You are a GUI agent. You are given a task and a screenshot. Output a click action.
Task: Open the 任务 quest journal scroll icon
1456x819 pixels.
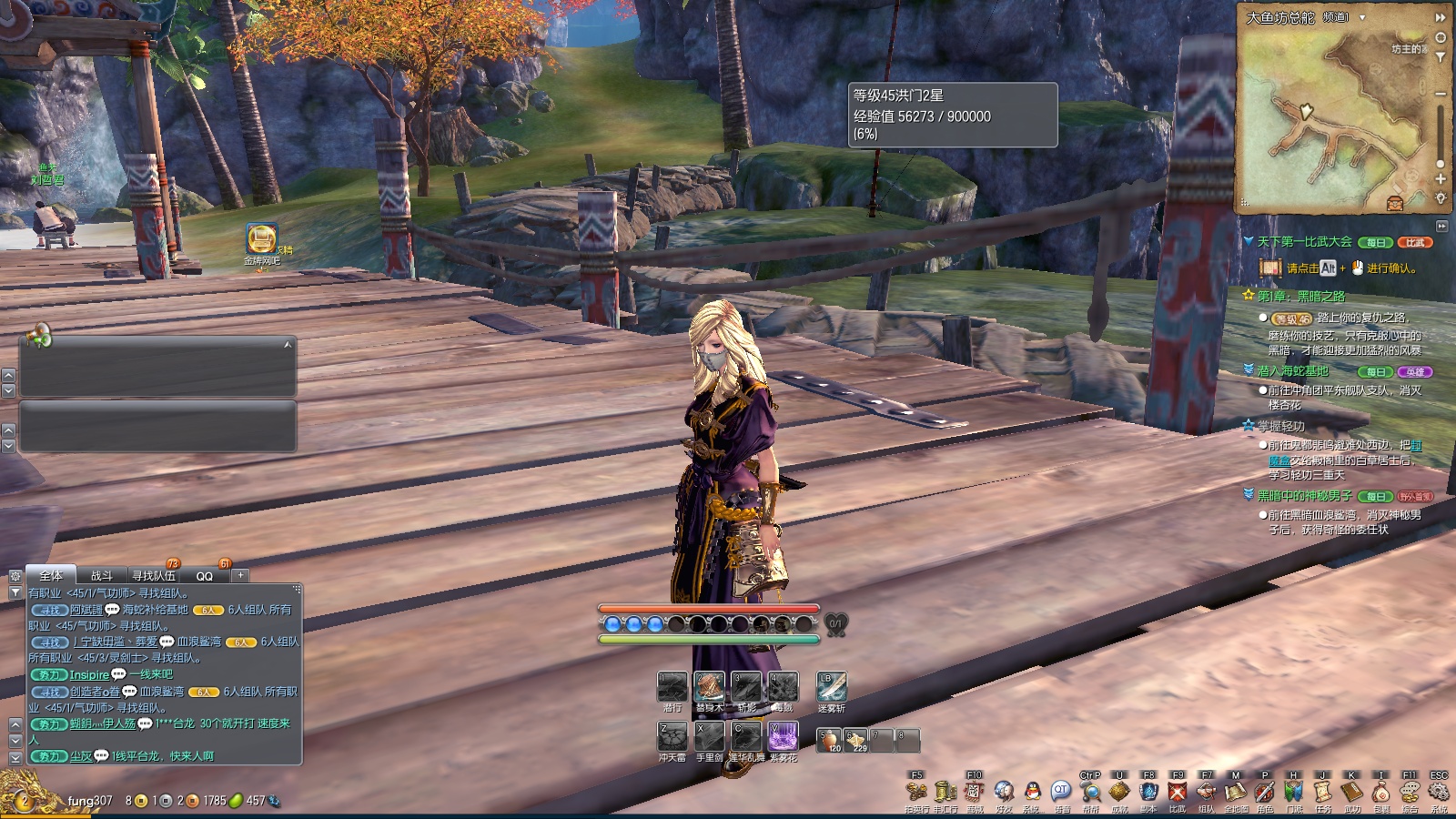[1322, 792]
